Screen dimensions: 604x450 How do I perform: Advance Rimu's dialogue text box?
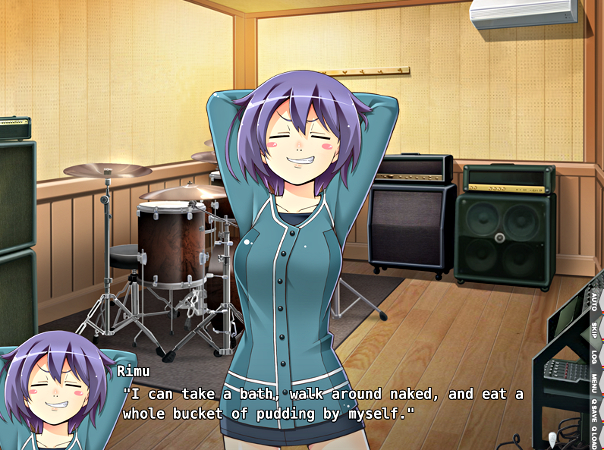tap(320, 403)
